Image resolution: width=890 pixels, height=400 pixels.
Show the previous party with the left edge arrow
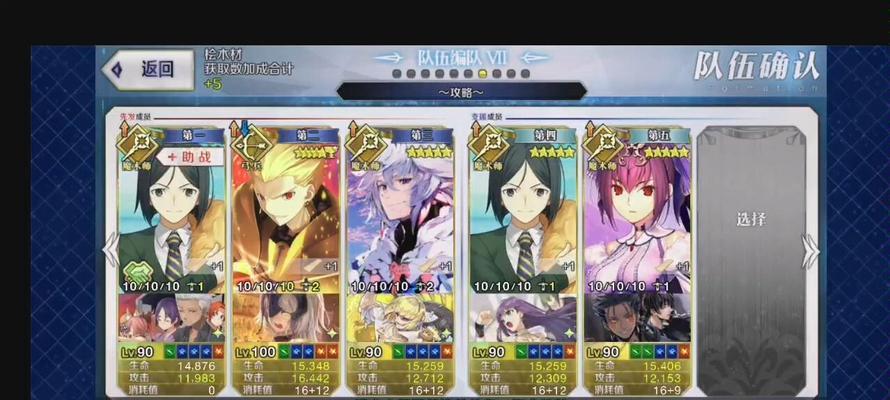click(x=111, y=250)
